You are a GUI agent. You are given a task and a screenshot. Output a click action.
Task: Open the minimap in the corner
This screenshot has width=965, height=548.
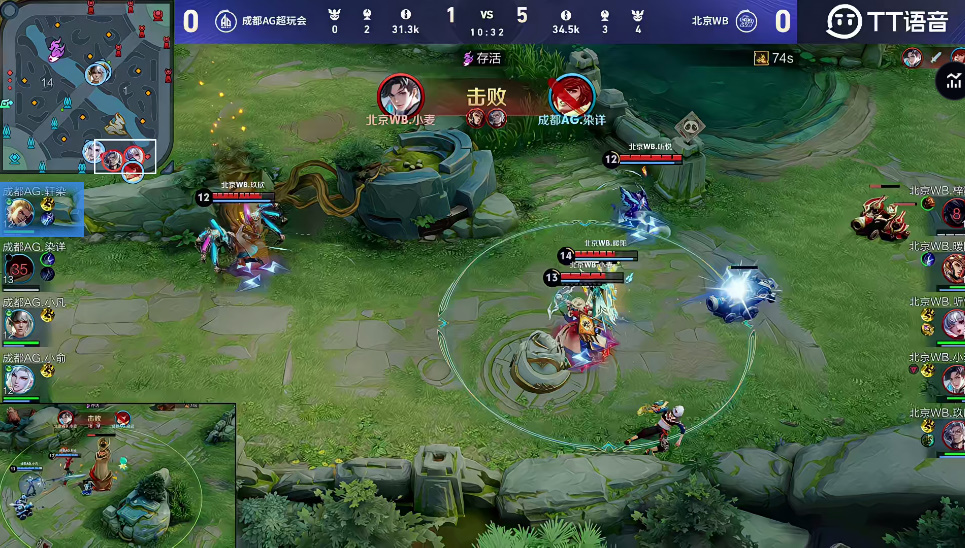84,88
